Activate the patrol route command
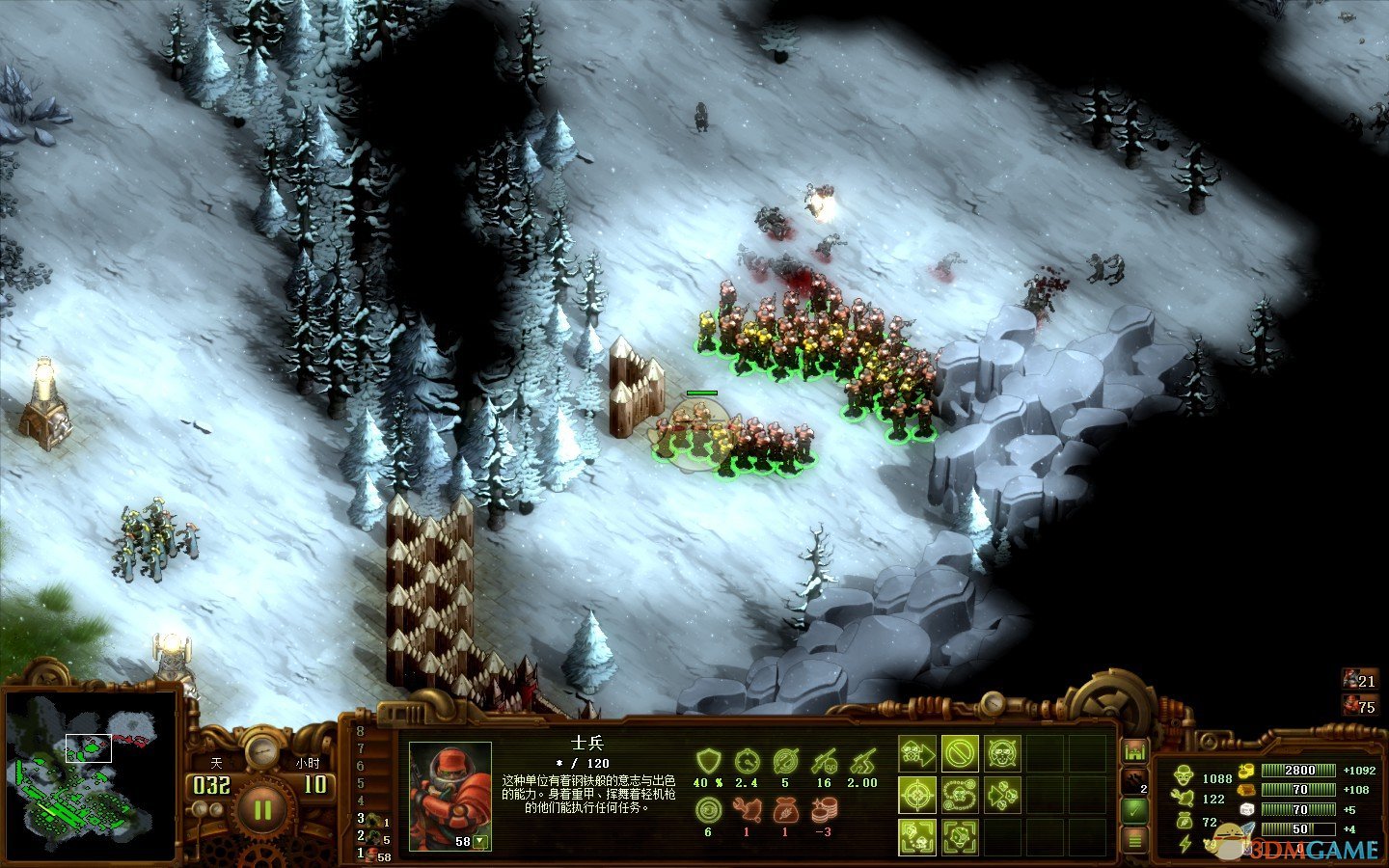The width and height of the screenshot is (1389, 868). (960, 796)
